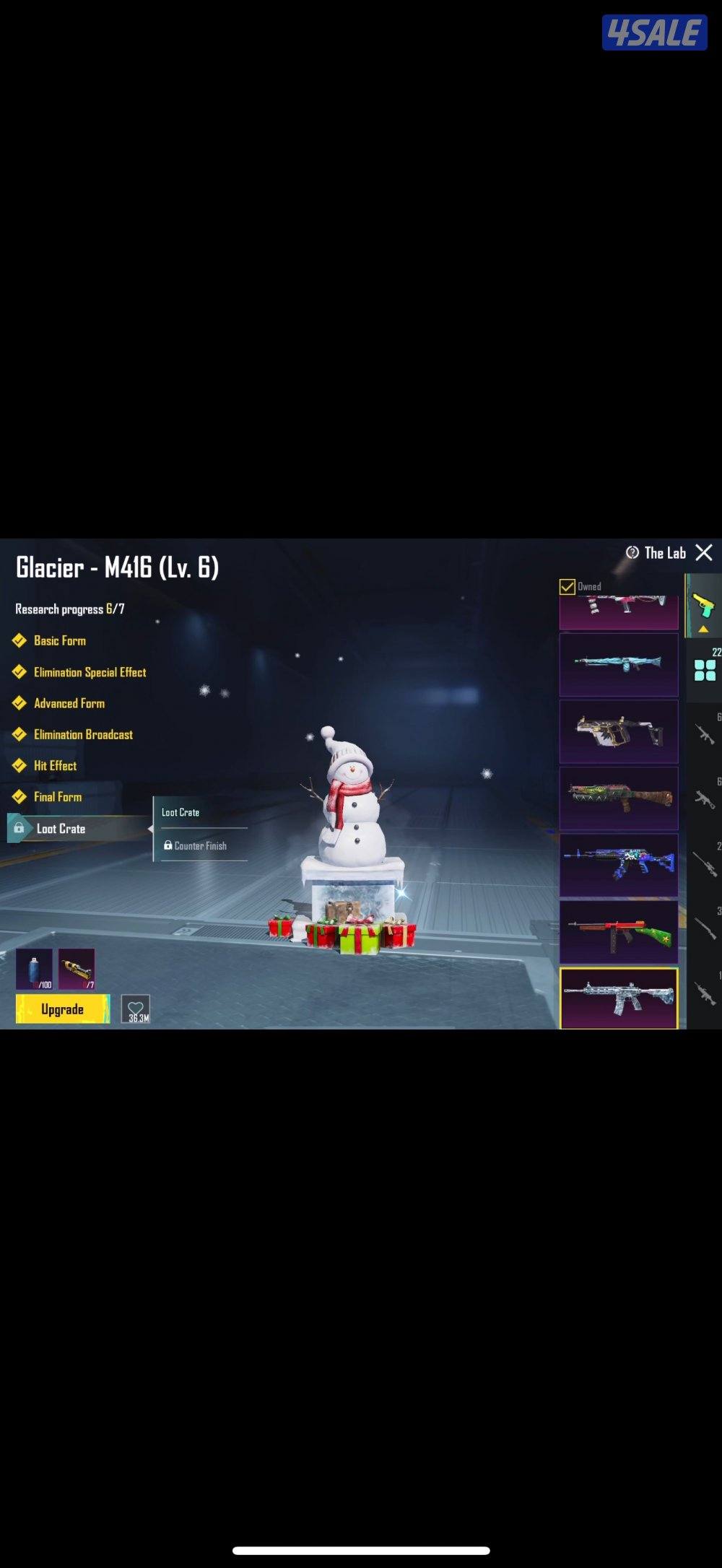Select the gold weapon material slot
Viewport: 722px width, 1568px height.
point(77,969)
